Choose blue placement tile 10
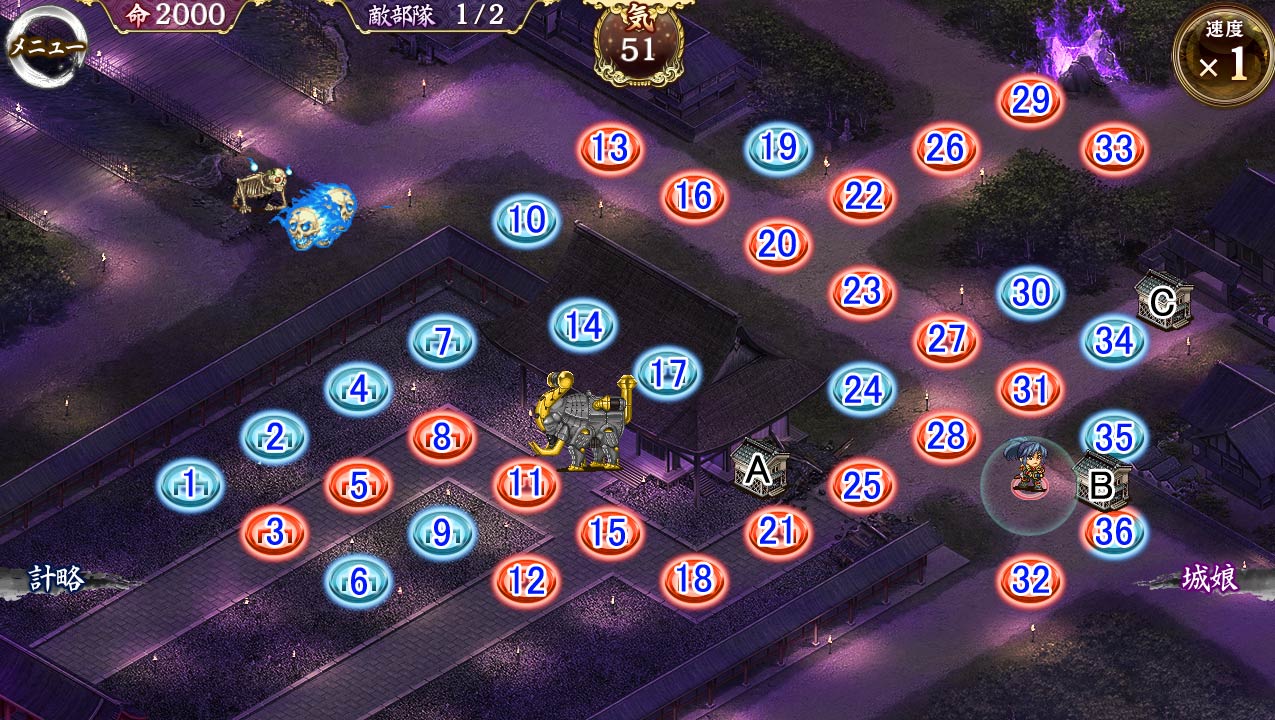The height and width of the screenshot is (720, 1275). tap(526, 220)
